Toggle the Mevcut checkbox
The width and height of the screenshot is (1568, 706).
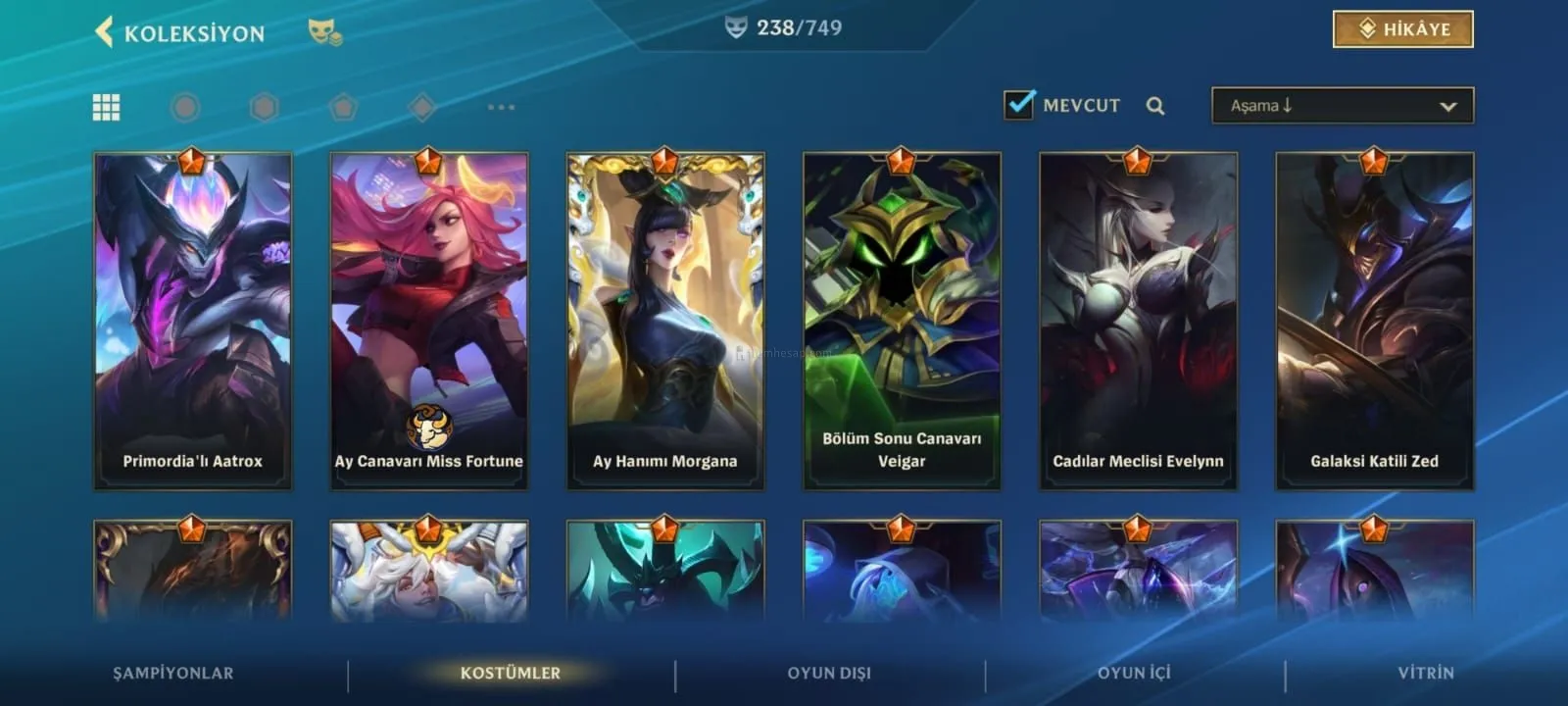click(x=1019, y=105)
